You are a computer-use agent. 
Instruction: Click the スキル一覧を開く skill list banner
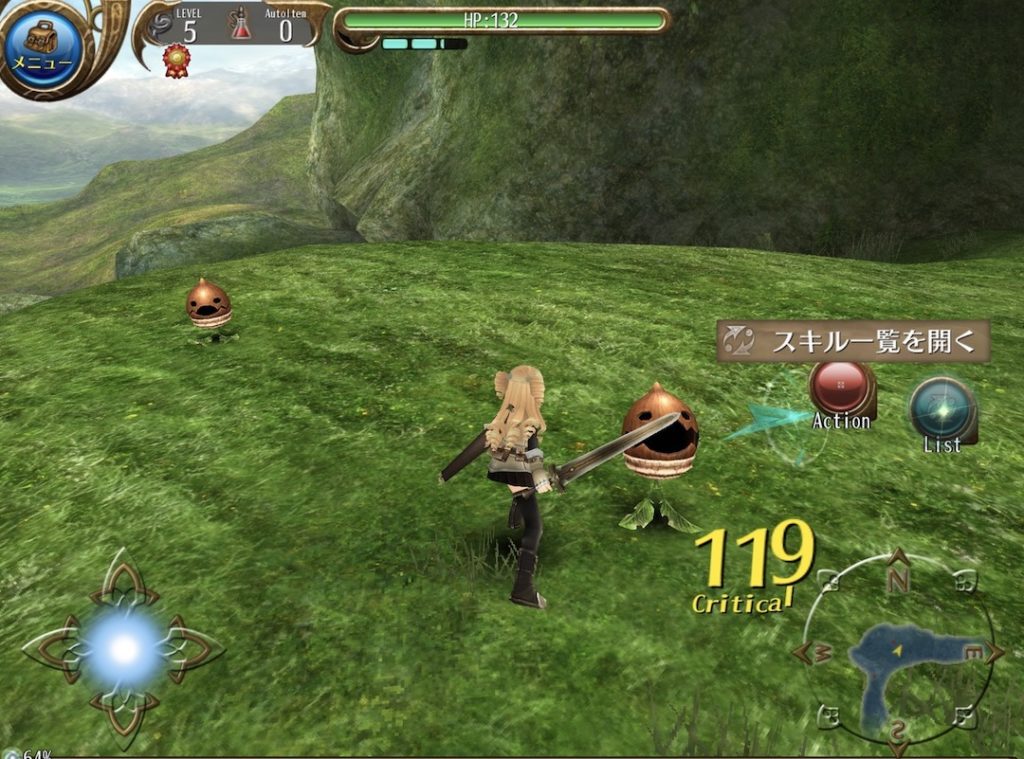(x=853, y=341)
